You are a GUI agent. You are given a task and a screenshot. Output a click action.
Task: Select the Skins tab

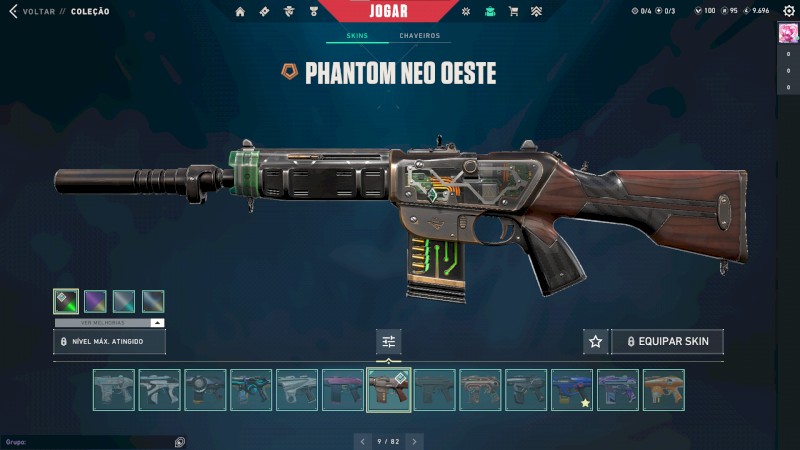point(357,36)
